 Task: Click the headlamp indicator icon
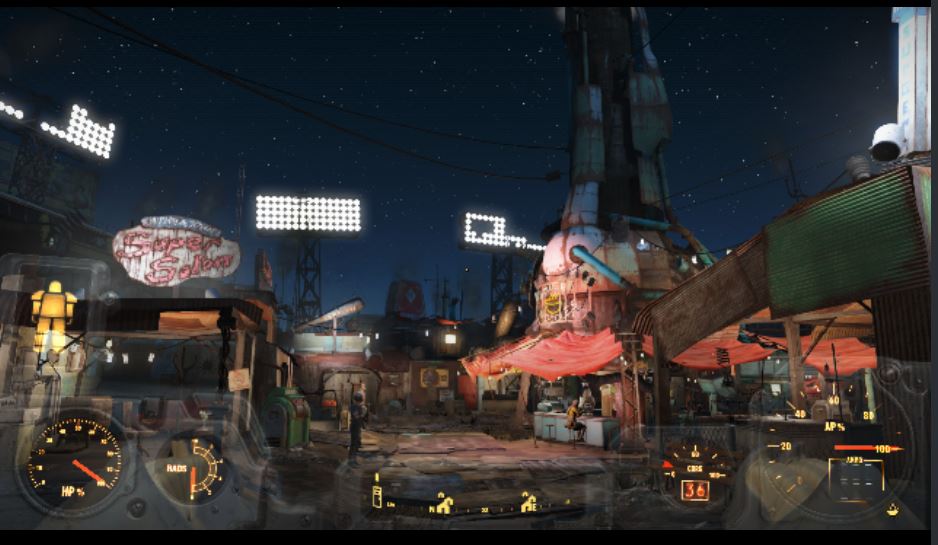(892, 510)
